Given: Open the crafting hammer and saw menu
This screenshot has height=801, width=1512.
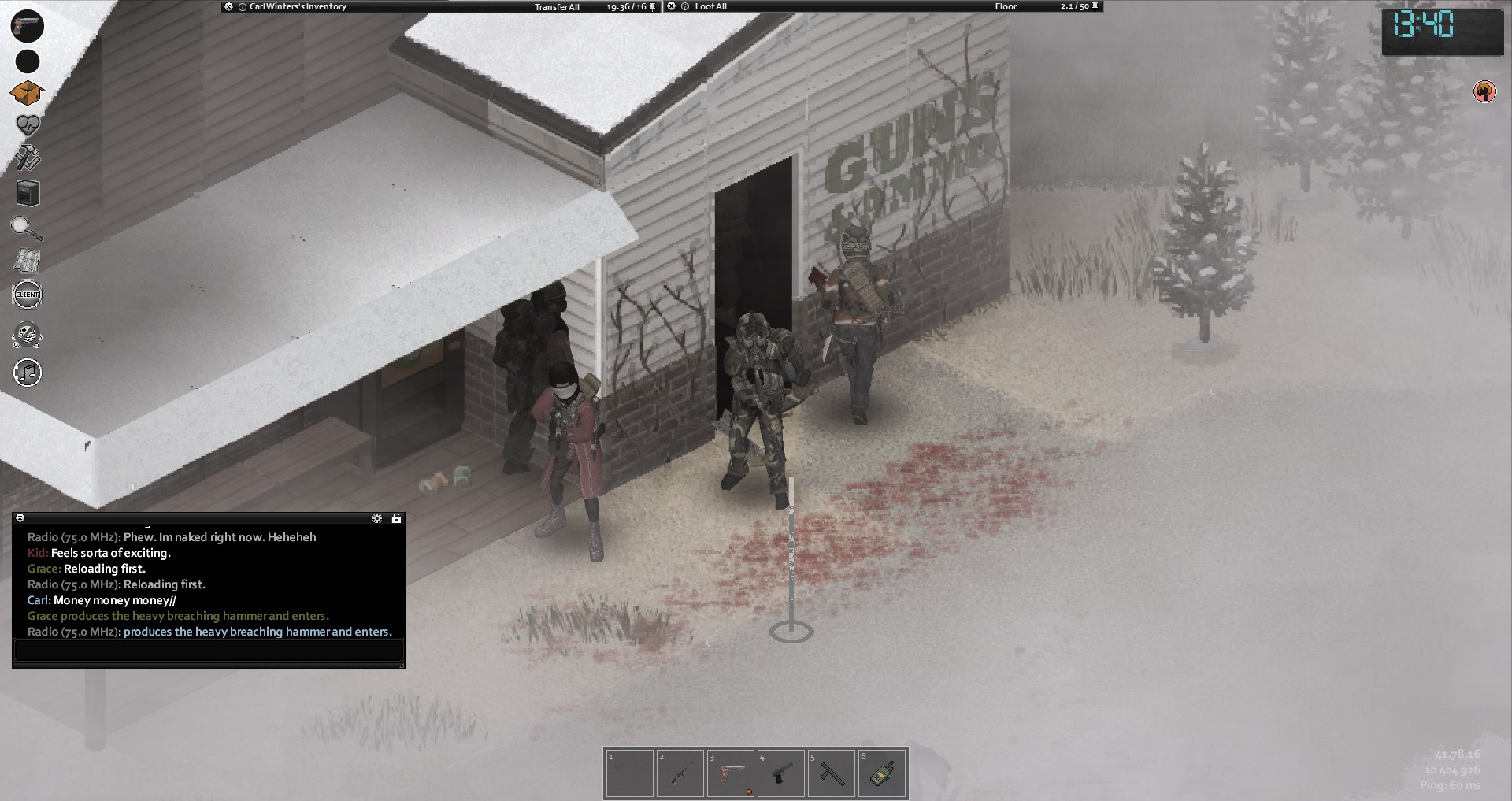Looking at the screenshot, I should (x=28, y=159).
